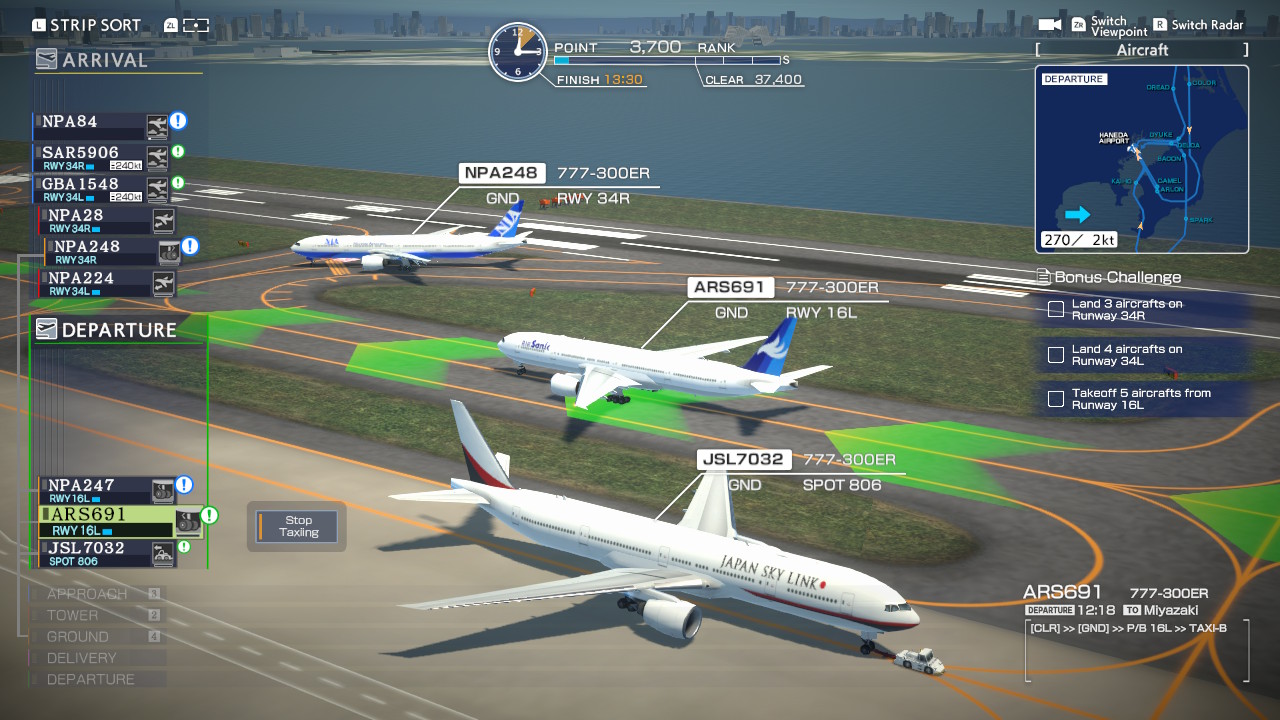Click the green alert icon on ARS691 strip
The image size is (1280, 720).
click(208, 517)
